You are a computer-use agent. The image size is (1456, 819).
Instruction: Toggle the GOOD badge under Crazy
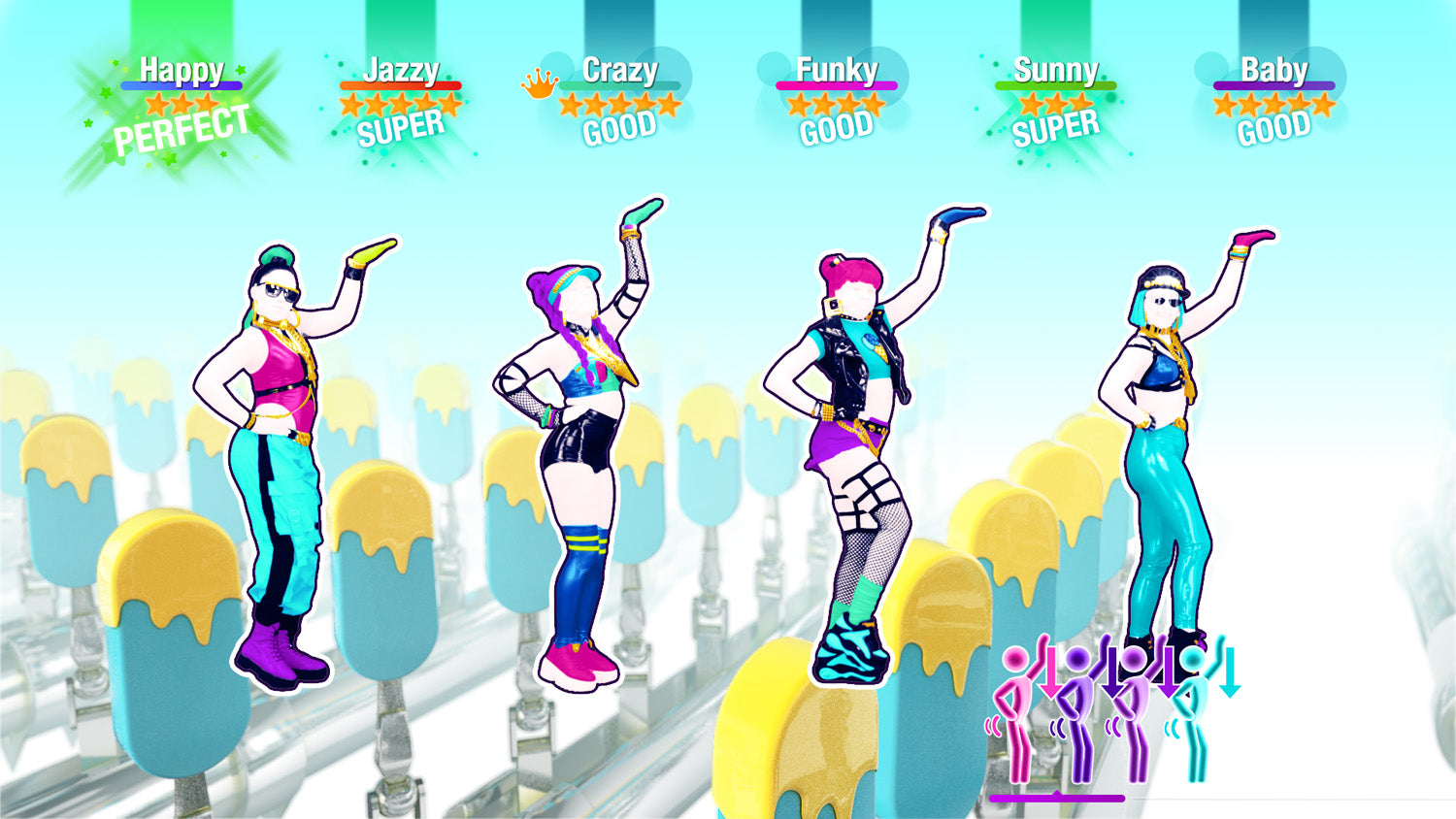(620, 127)
